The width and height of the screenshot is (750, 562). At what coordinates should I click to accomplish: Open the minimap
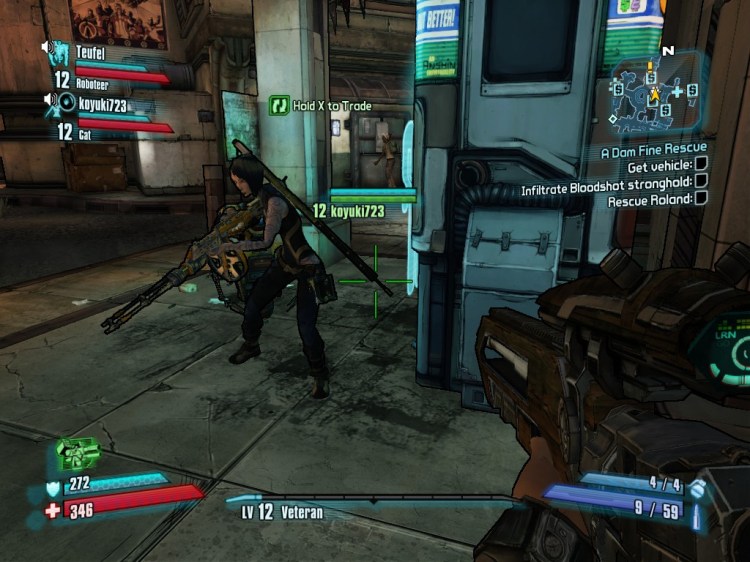pos(655,94)
